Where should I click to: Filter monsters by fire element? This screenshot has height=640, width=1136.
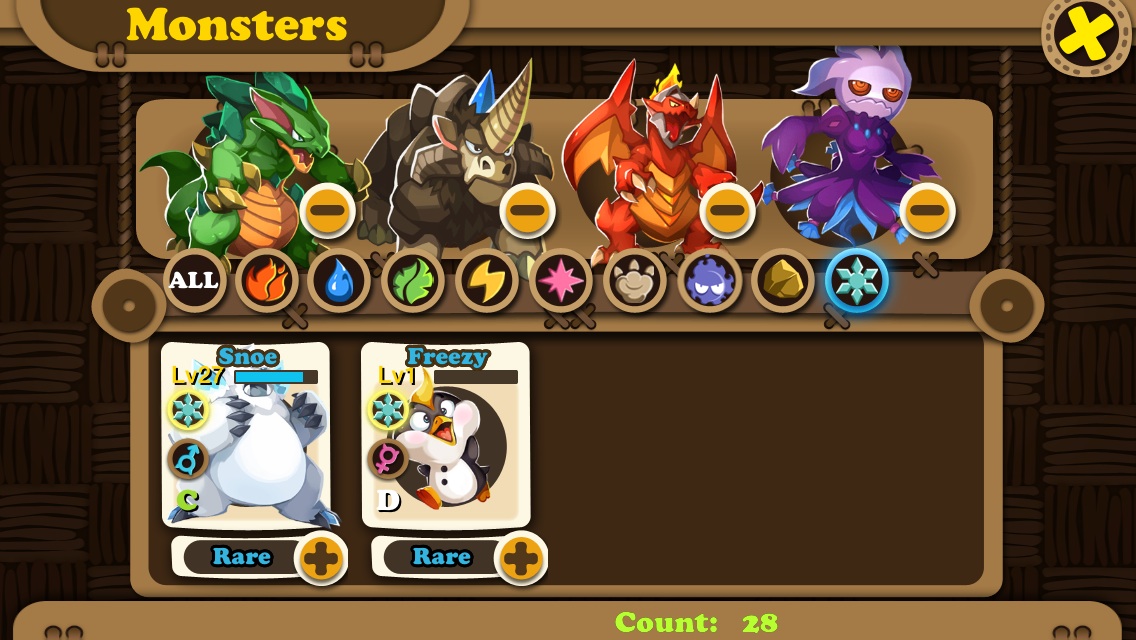267,280
